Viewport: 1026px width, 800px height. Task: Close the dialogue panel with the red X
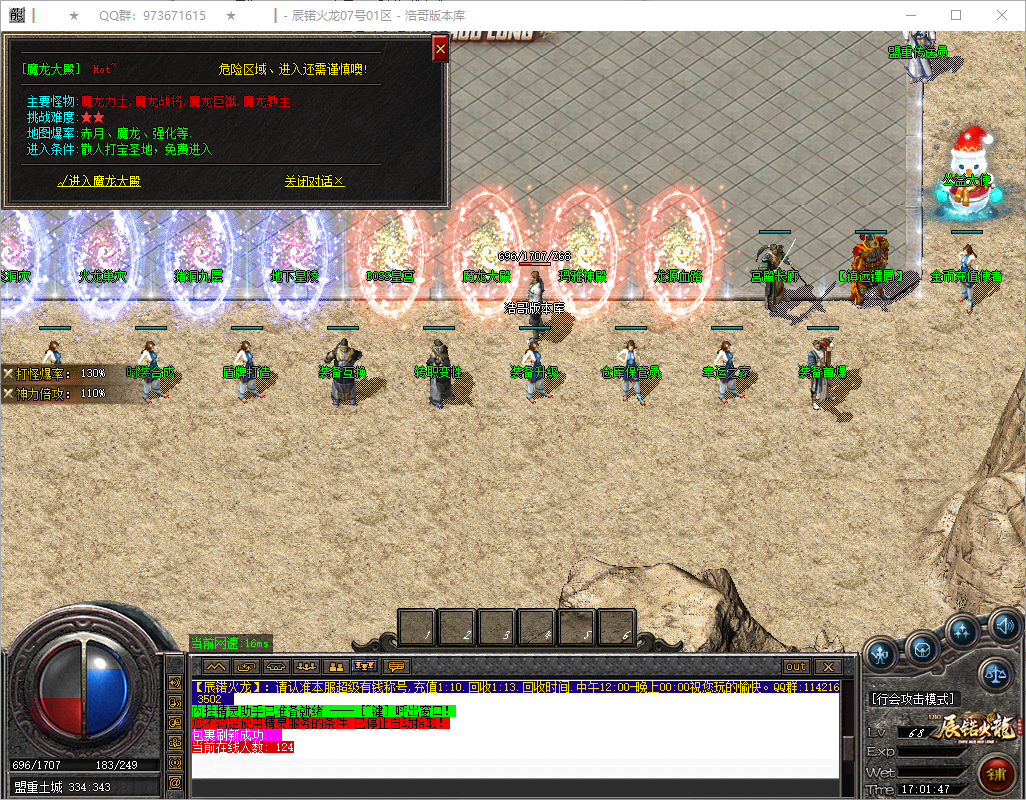pos(439,48)
